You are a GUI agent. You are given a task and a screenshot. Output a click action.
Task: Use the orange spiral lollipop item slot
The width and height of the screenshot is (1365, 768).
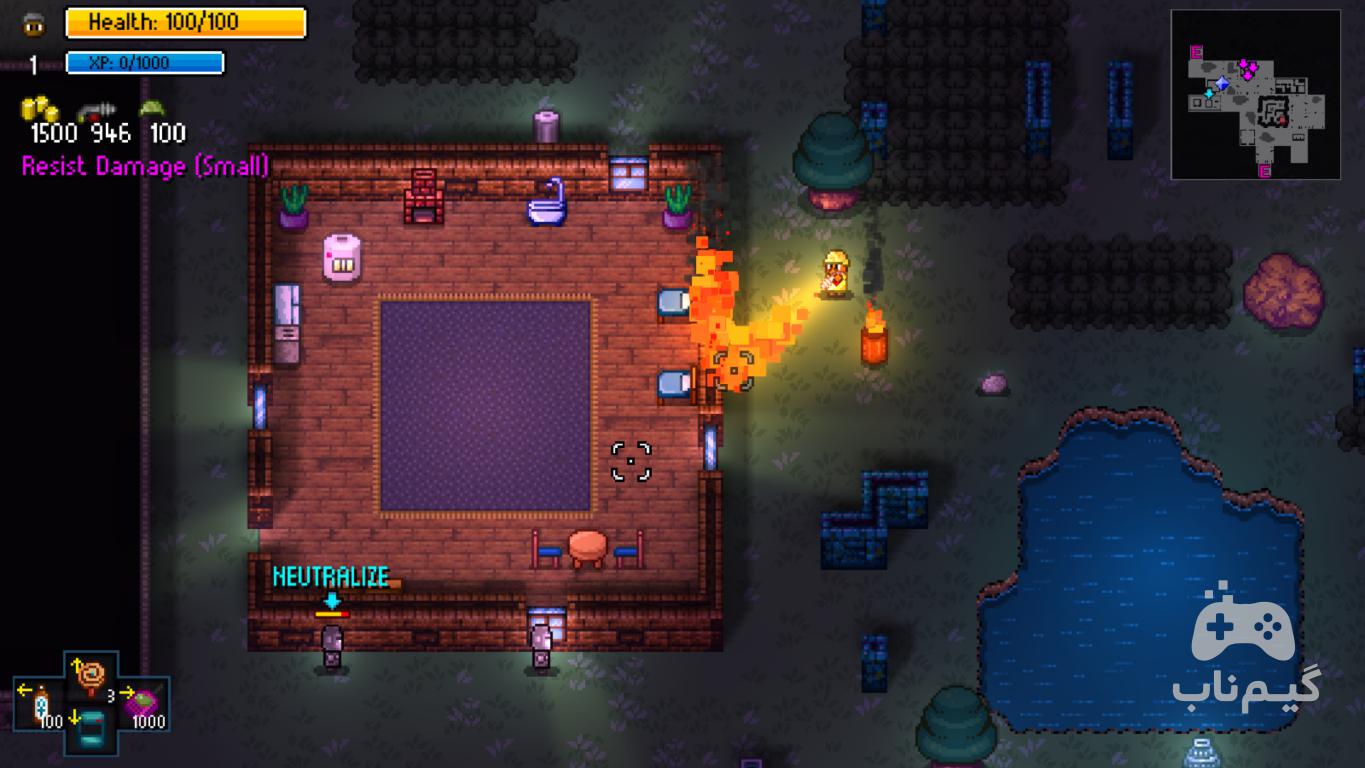pyautogui.click(x=92, y=677)
